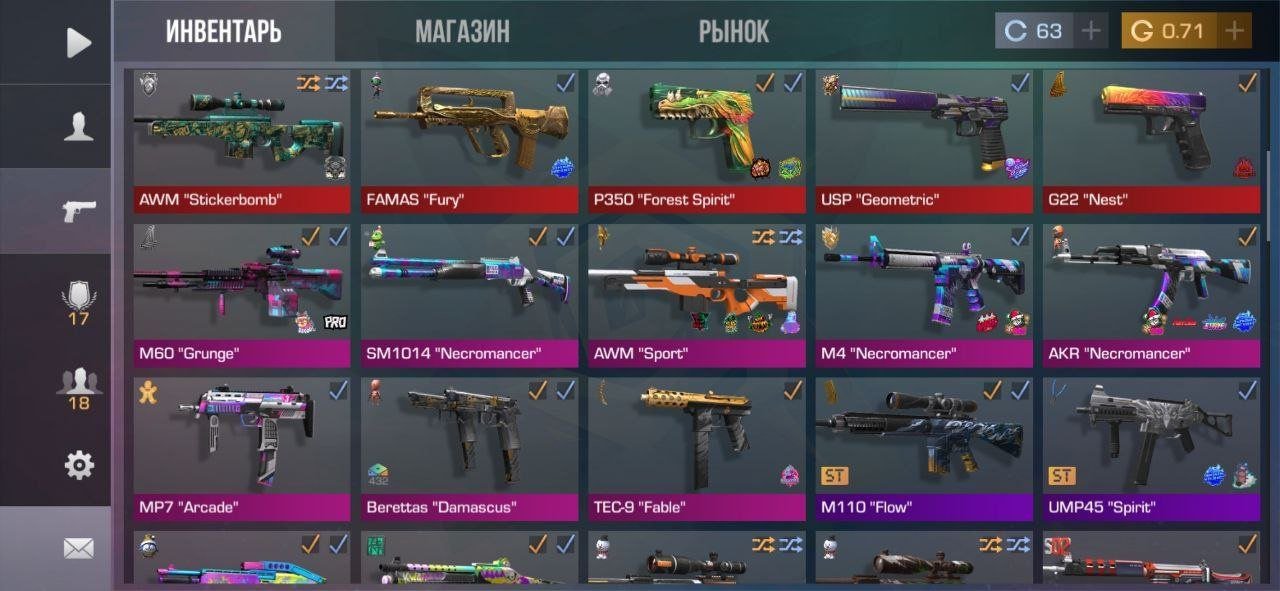Viewport: 1280px width, 591px height.
Task: Select the M60 "Grunge" skin
Action: [242, 294]
